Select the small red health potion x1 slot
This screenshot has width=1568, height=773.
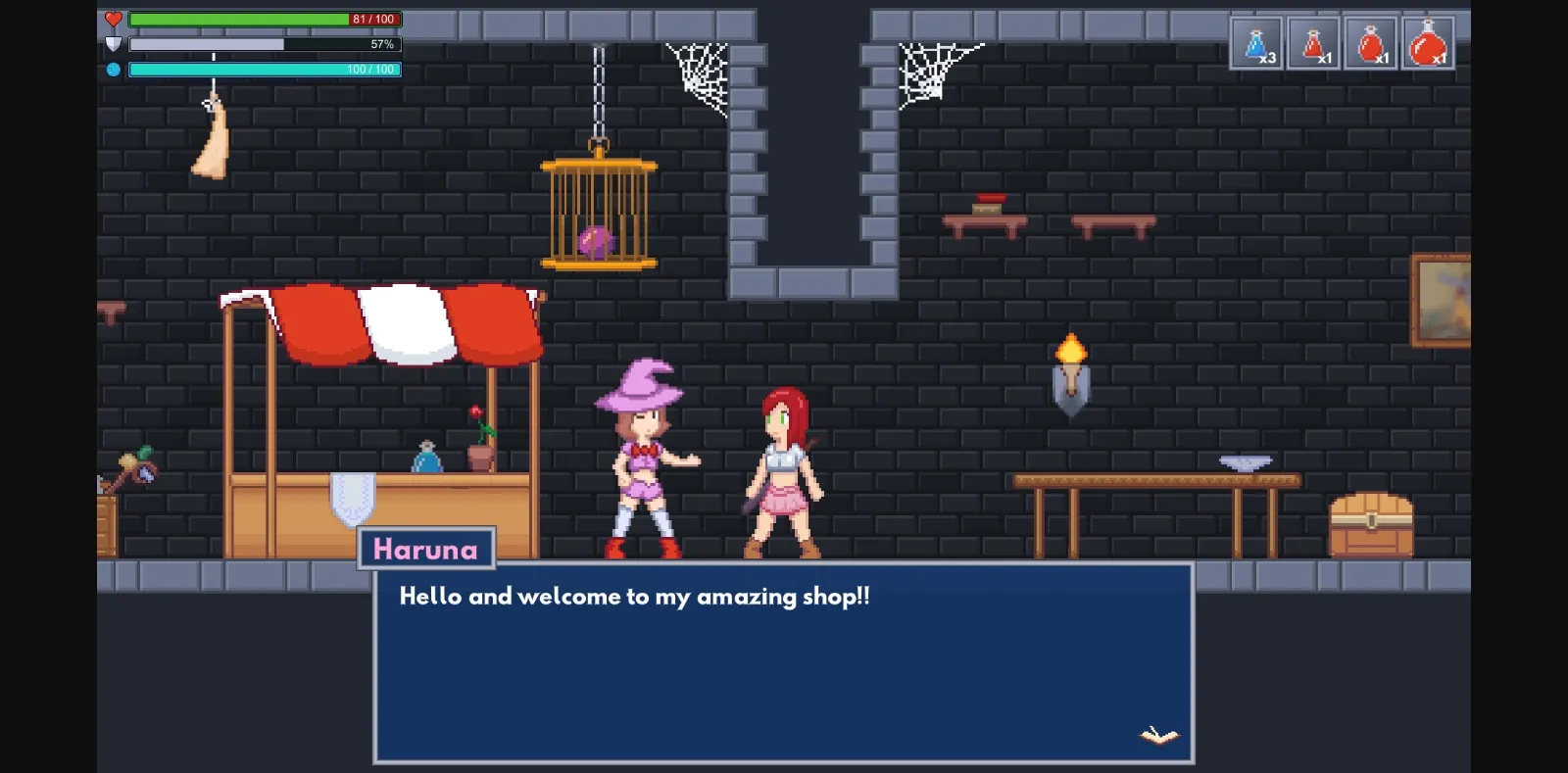tap(1314, 43)
